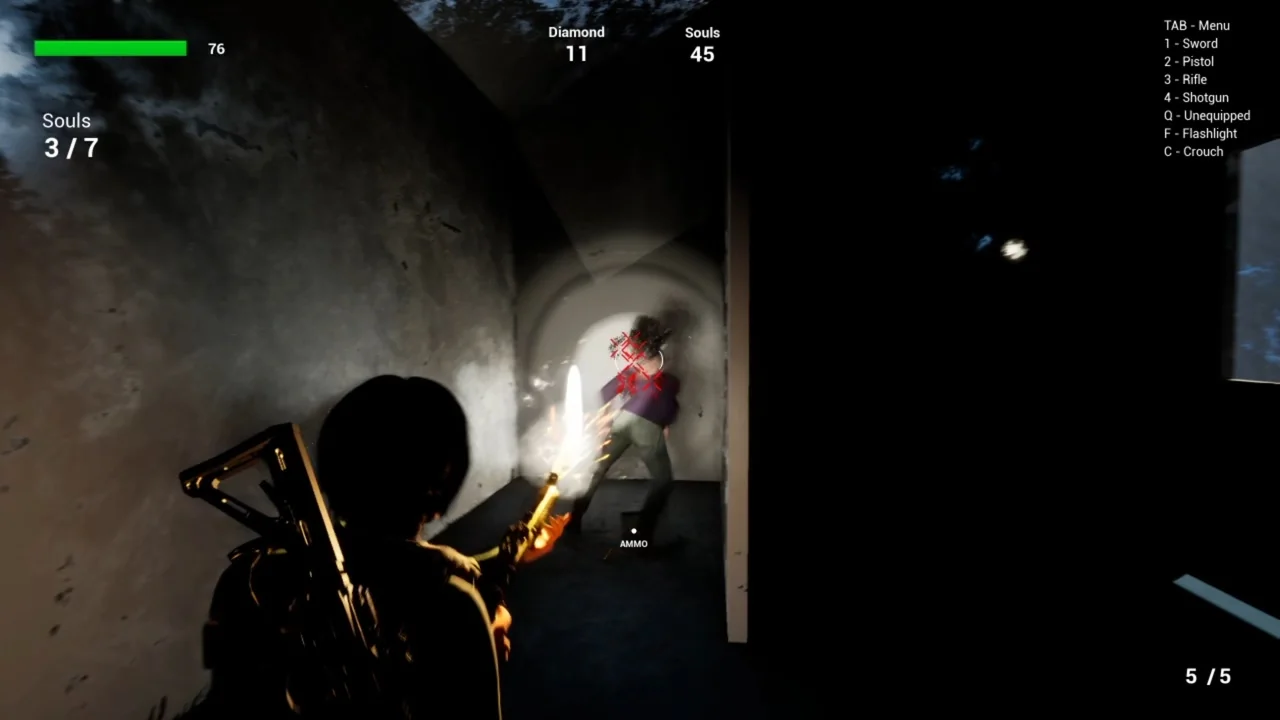
Task: Select the 2 - Pistol weapon entry
Action: point(1188,61)
